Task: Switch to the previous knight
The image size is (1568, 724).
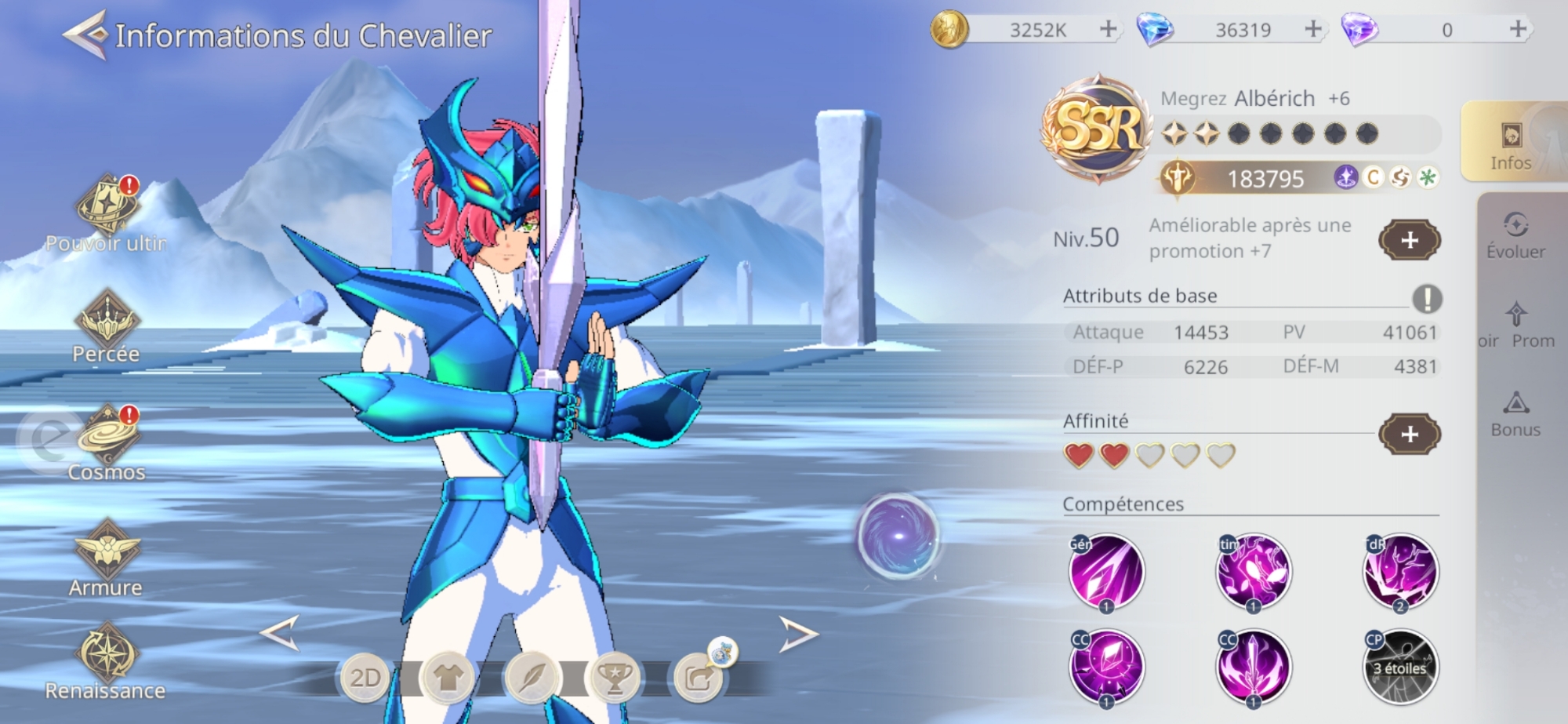Action: pyautogui.click(x=280, y=633)
